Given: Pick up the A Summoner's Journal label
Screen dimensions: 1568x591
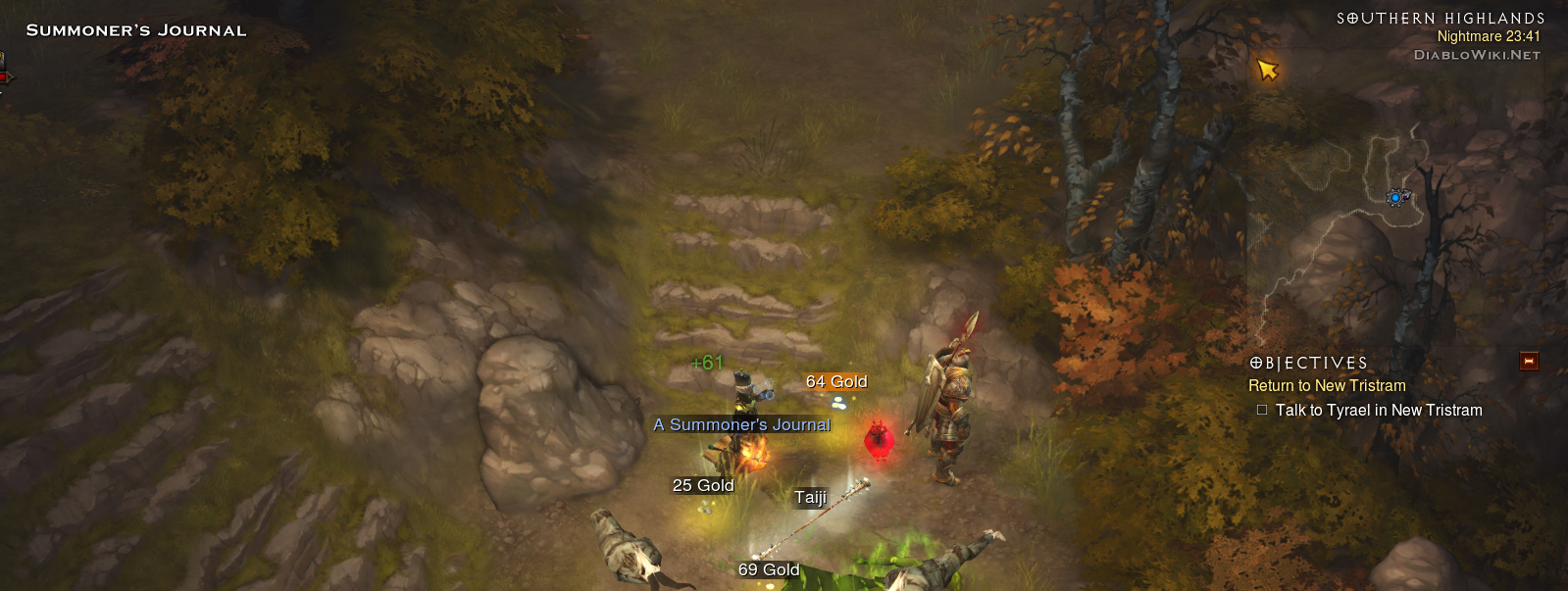Looking at the screenshot, I should pyautogui.click(x=741, y=424).
